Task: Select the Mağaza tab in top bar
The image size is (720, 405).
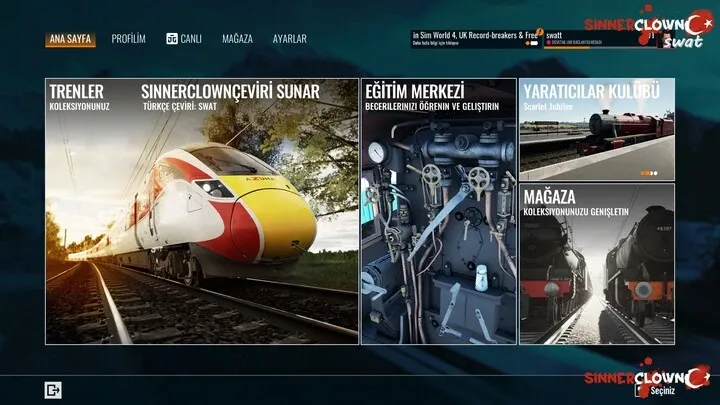Action: click(x=236, y=39)
